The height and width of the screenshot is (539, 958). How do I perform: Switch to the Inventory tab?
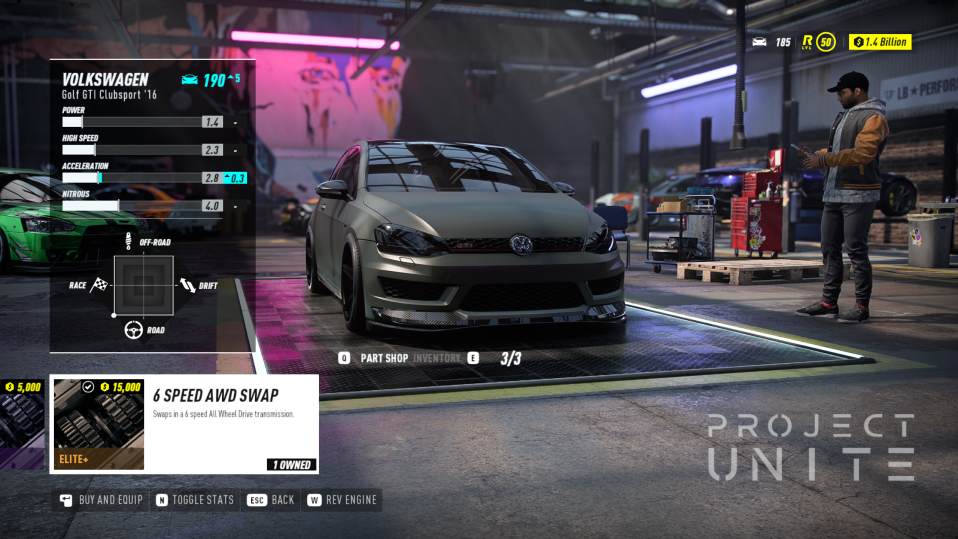[x=437, y=358]
